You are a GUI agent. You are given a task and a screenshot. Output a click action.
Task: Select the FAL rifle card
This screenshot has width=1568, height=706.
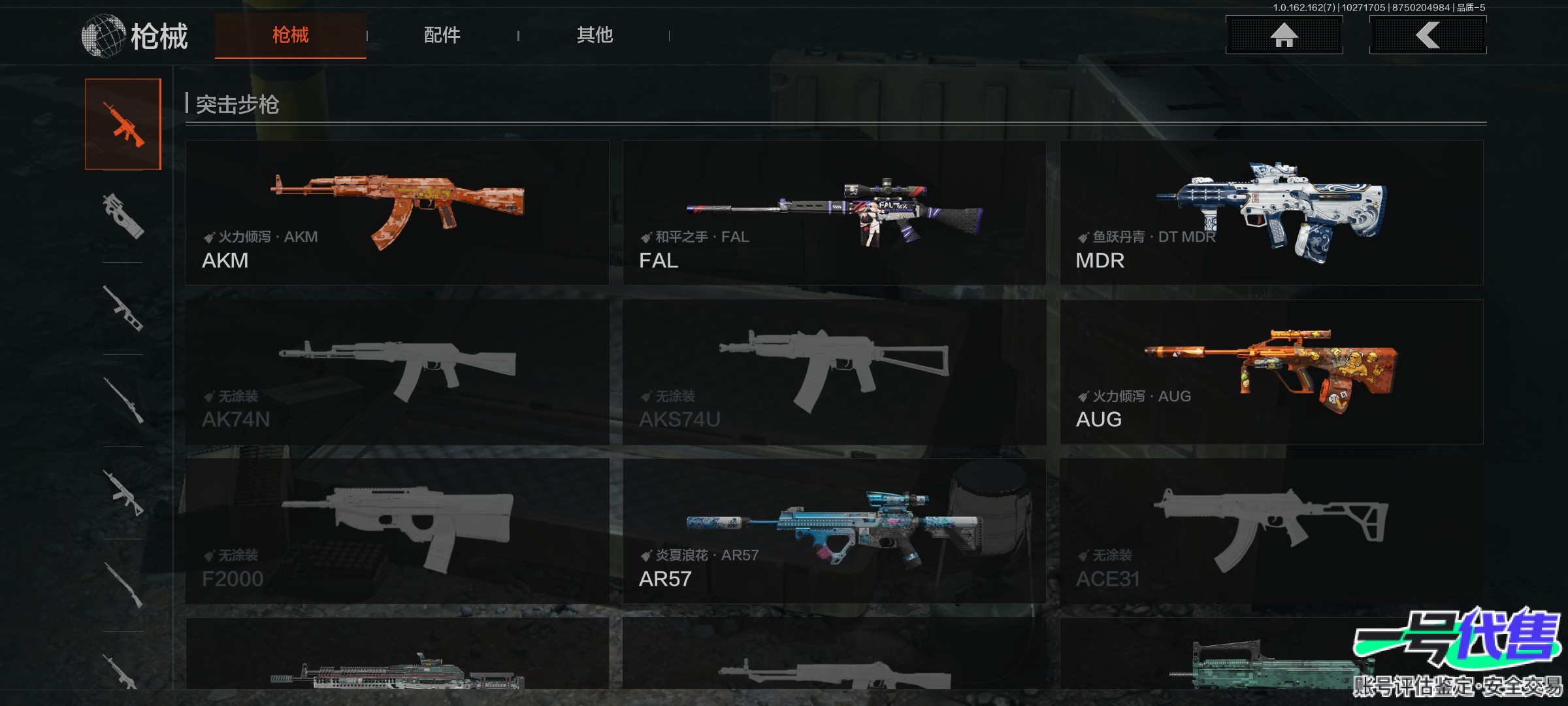pyautogui.click(x=834, y=212)
